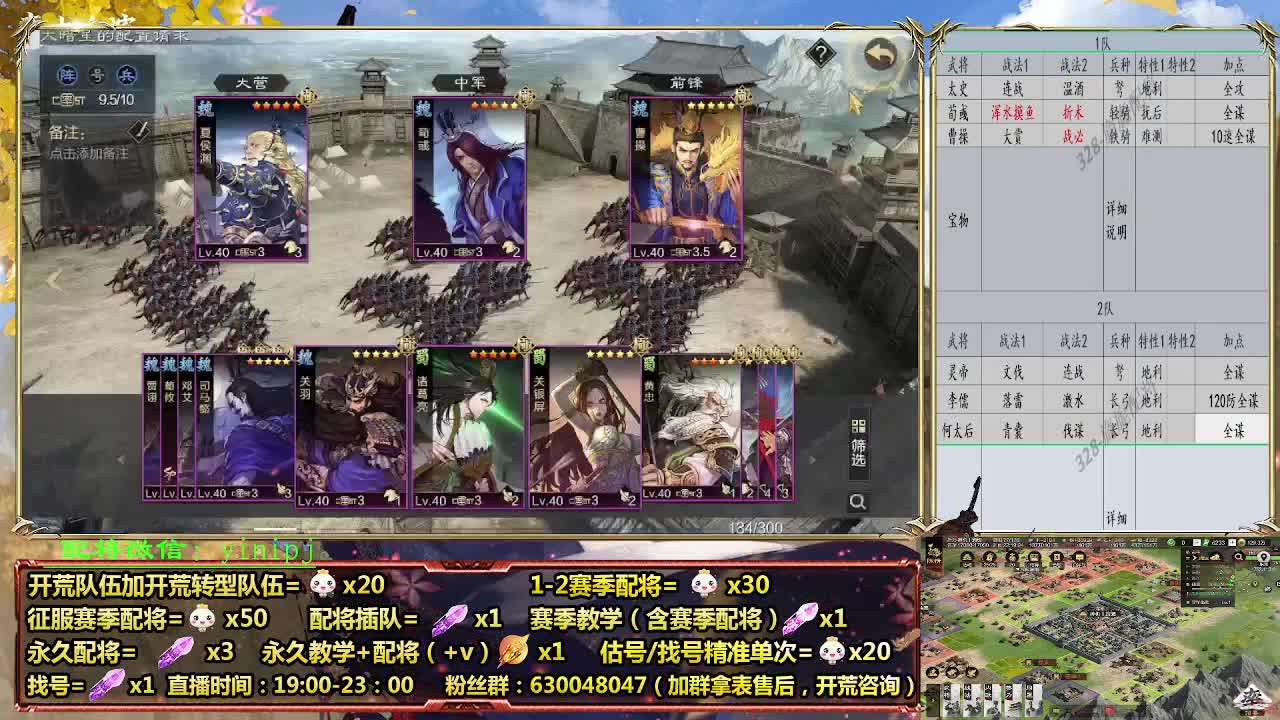1280x720 pixels.
Task: Toggle the 号 numbering display button
Action: click(98, 76)
